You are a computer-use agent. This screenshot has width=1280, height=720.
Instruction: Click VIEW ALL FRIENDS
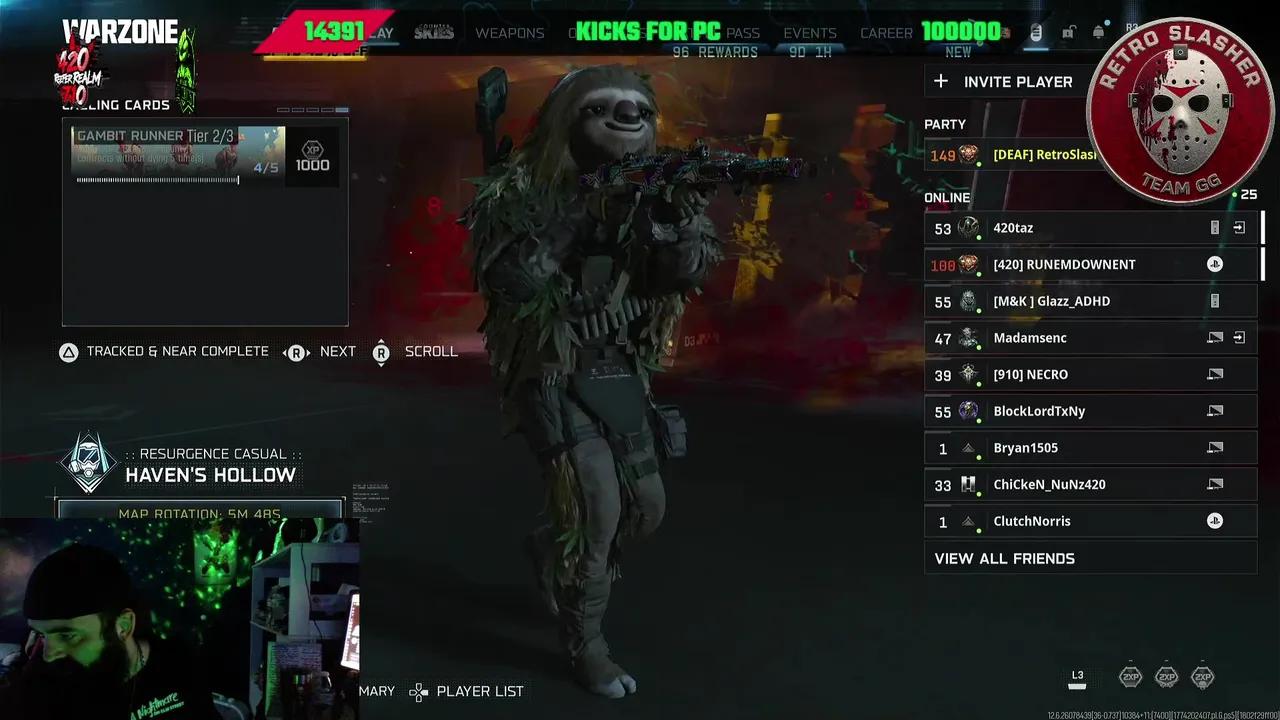click(x=1003, y=558)
